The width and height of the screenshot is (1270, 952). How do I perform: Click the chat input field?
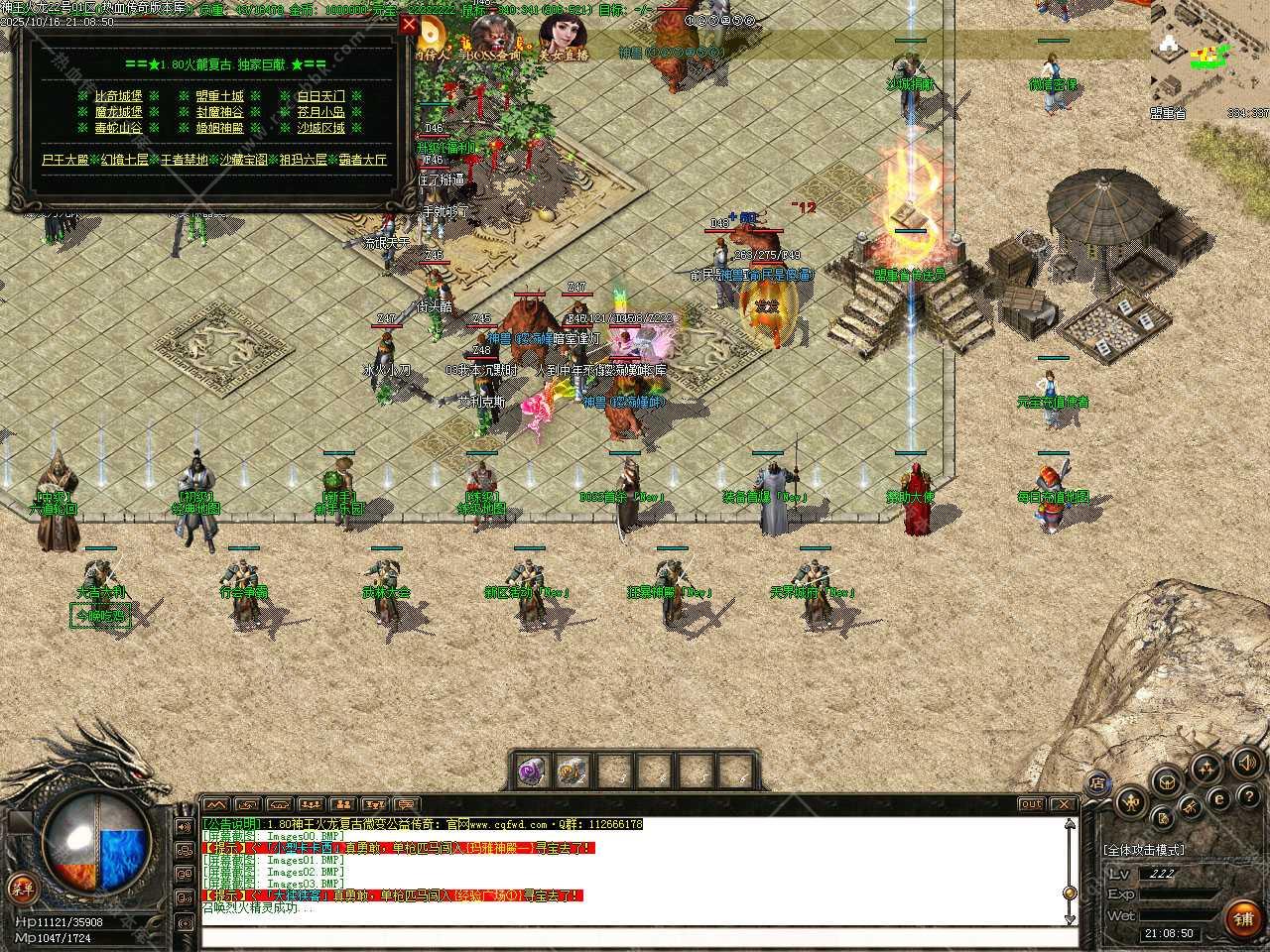point(635,937)
